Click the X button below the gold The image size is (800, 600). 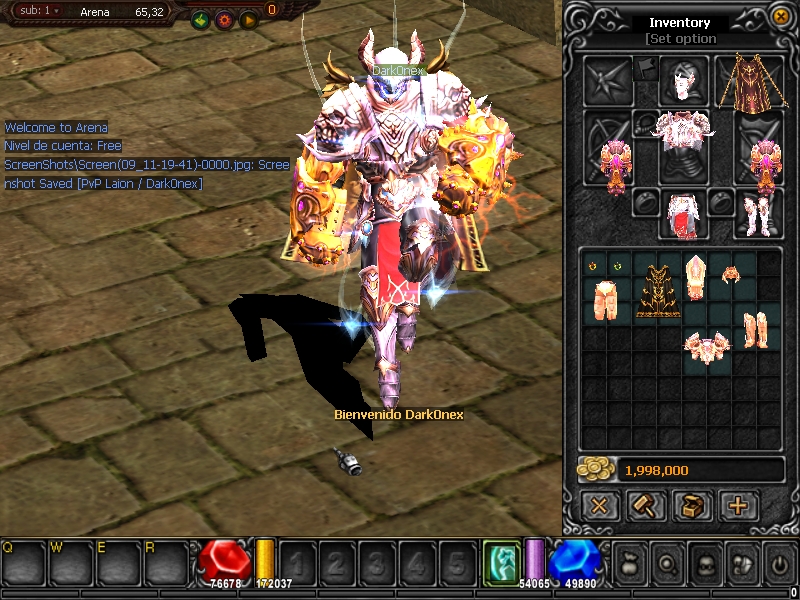(x=599, y=505)
